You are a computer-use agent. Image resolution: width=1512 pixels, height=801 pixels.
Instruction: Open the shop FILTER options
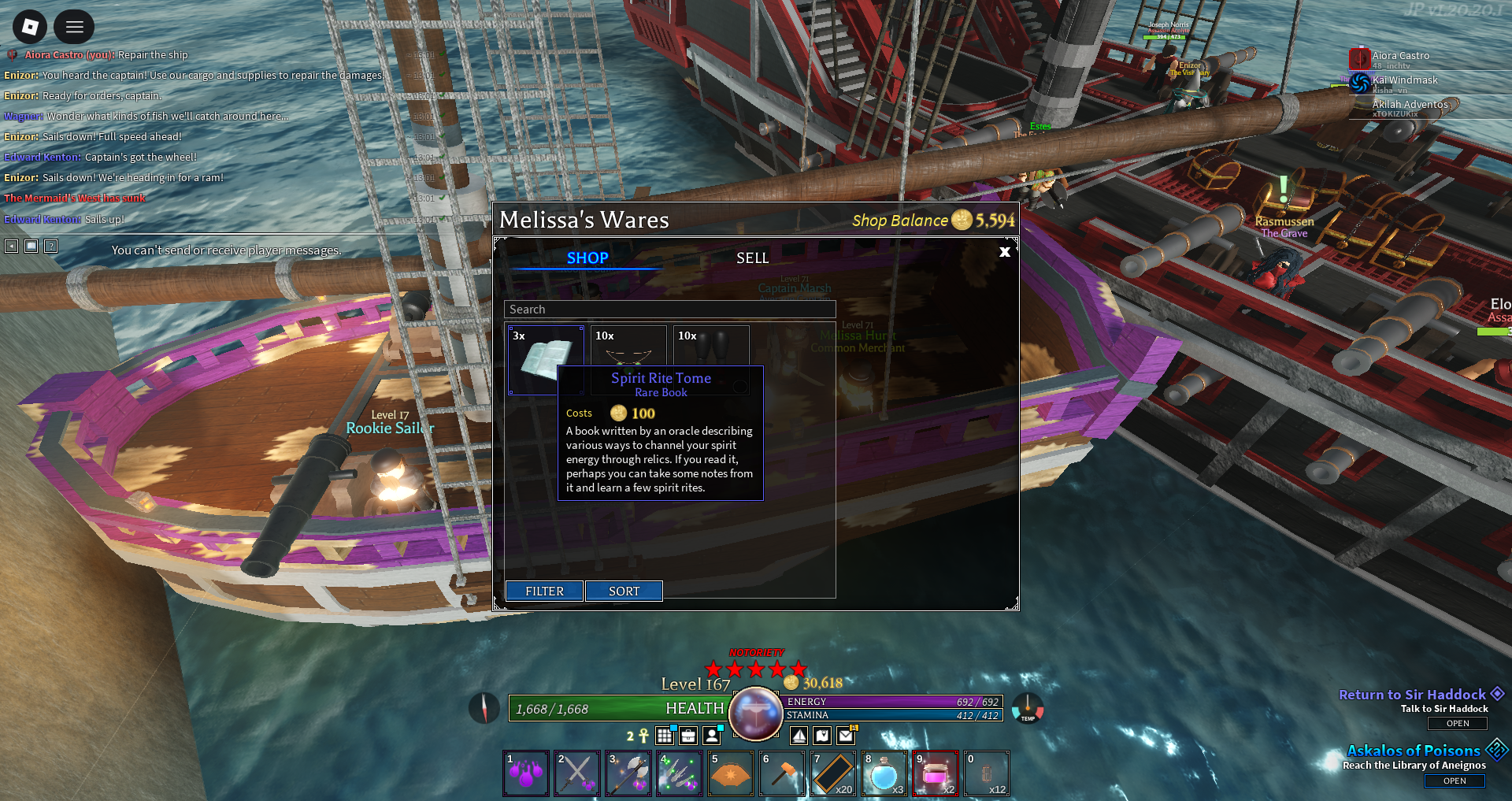544,591
